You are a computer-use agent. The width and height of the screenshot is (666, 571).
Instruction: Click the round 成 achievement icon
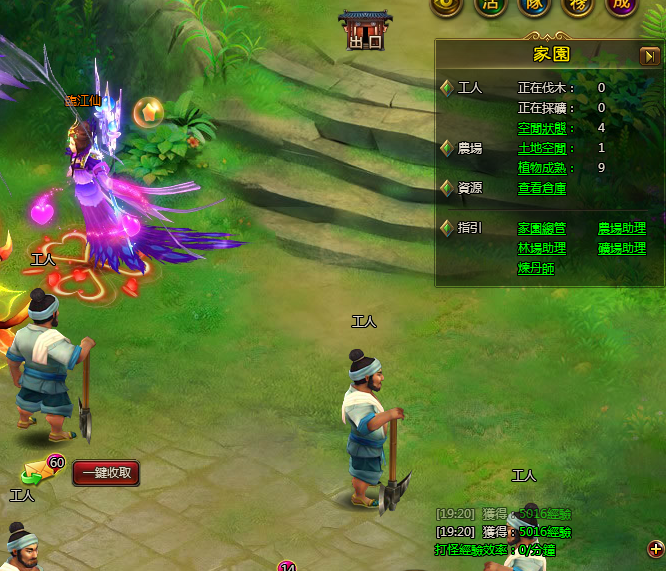620,5
